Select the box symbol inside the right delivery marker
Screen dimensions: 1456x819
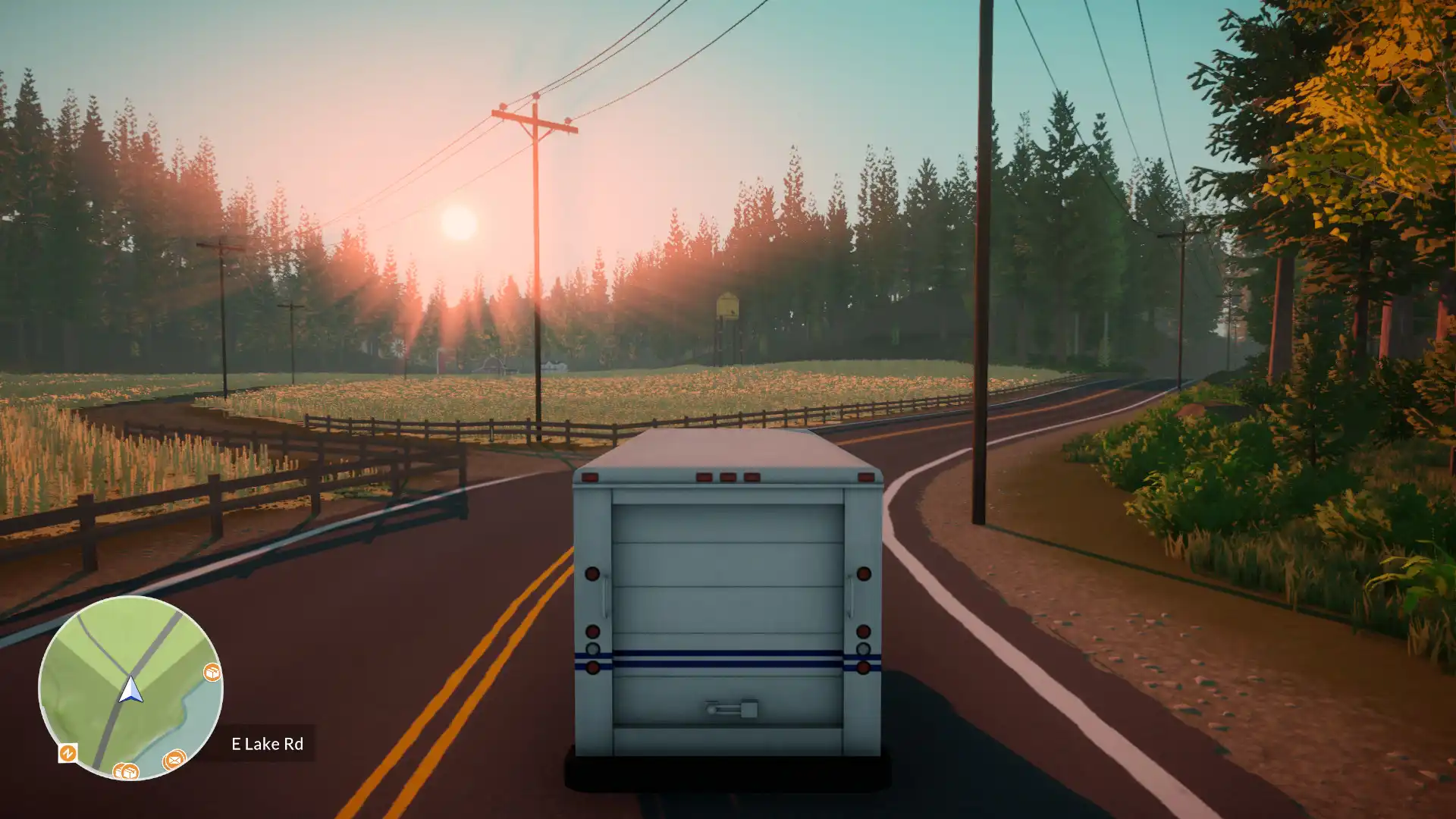click(213, 672)
